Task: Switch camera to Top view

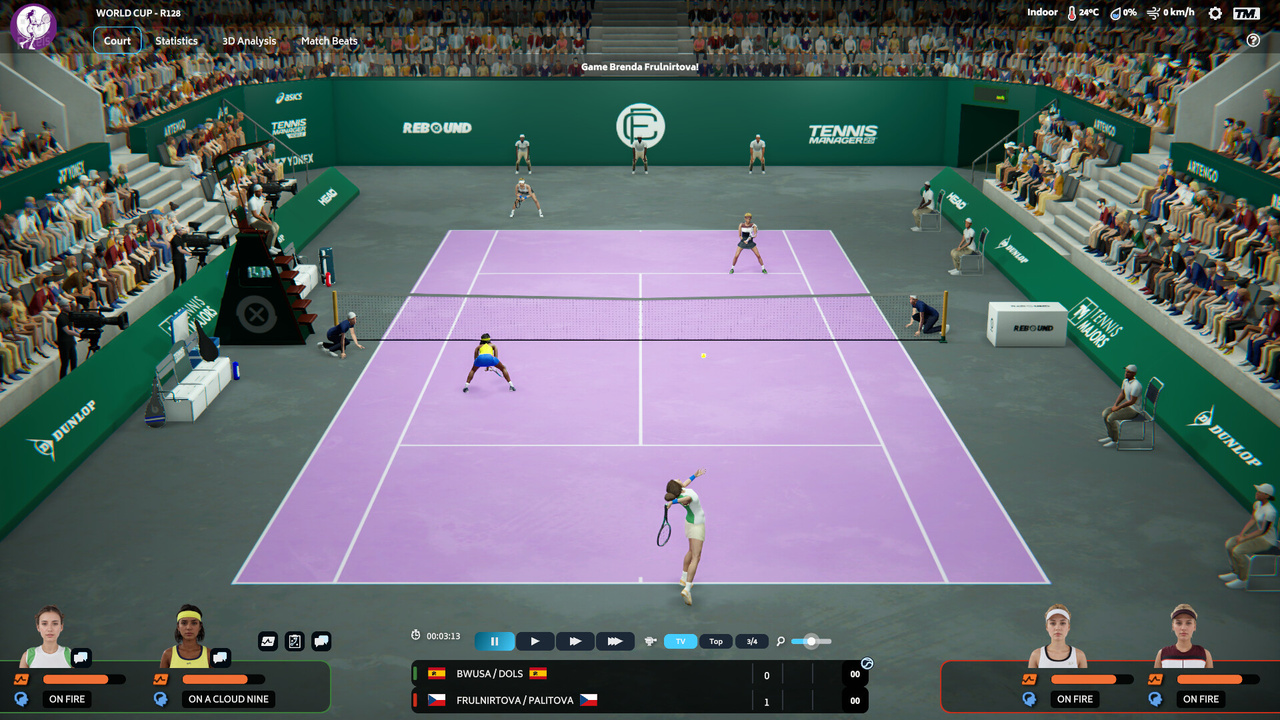Action: point(716,641)
